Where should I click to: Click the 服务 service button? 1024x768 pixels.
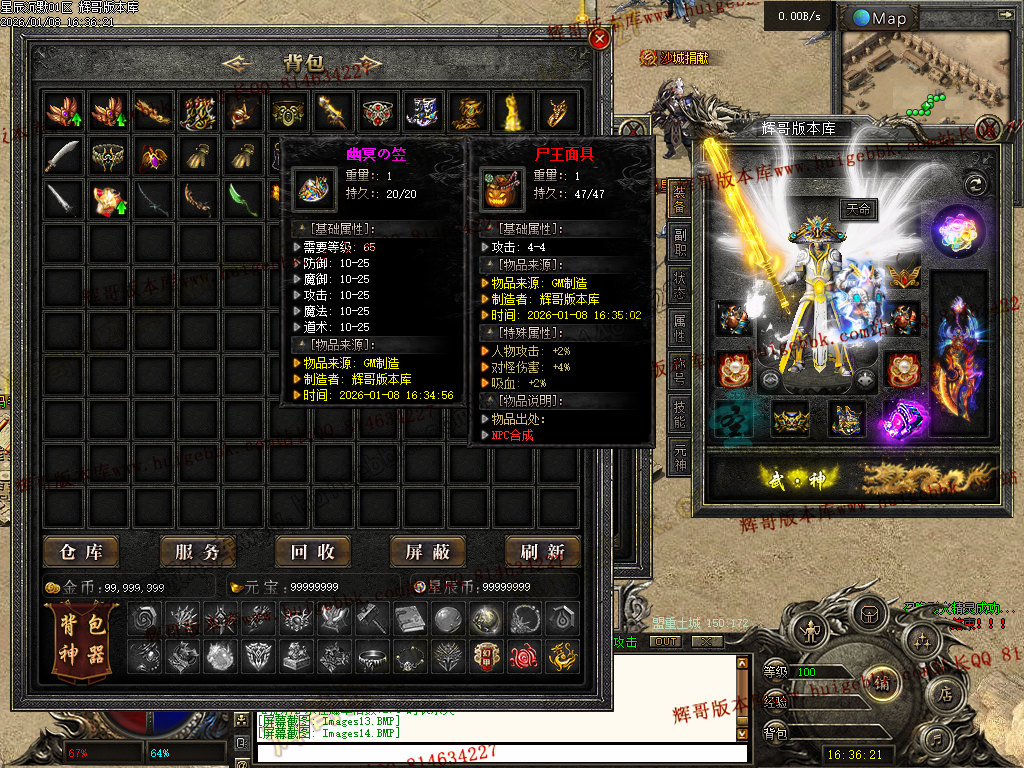click(197, 551)
